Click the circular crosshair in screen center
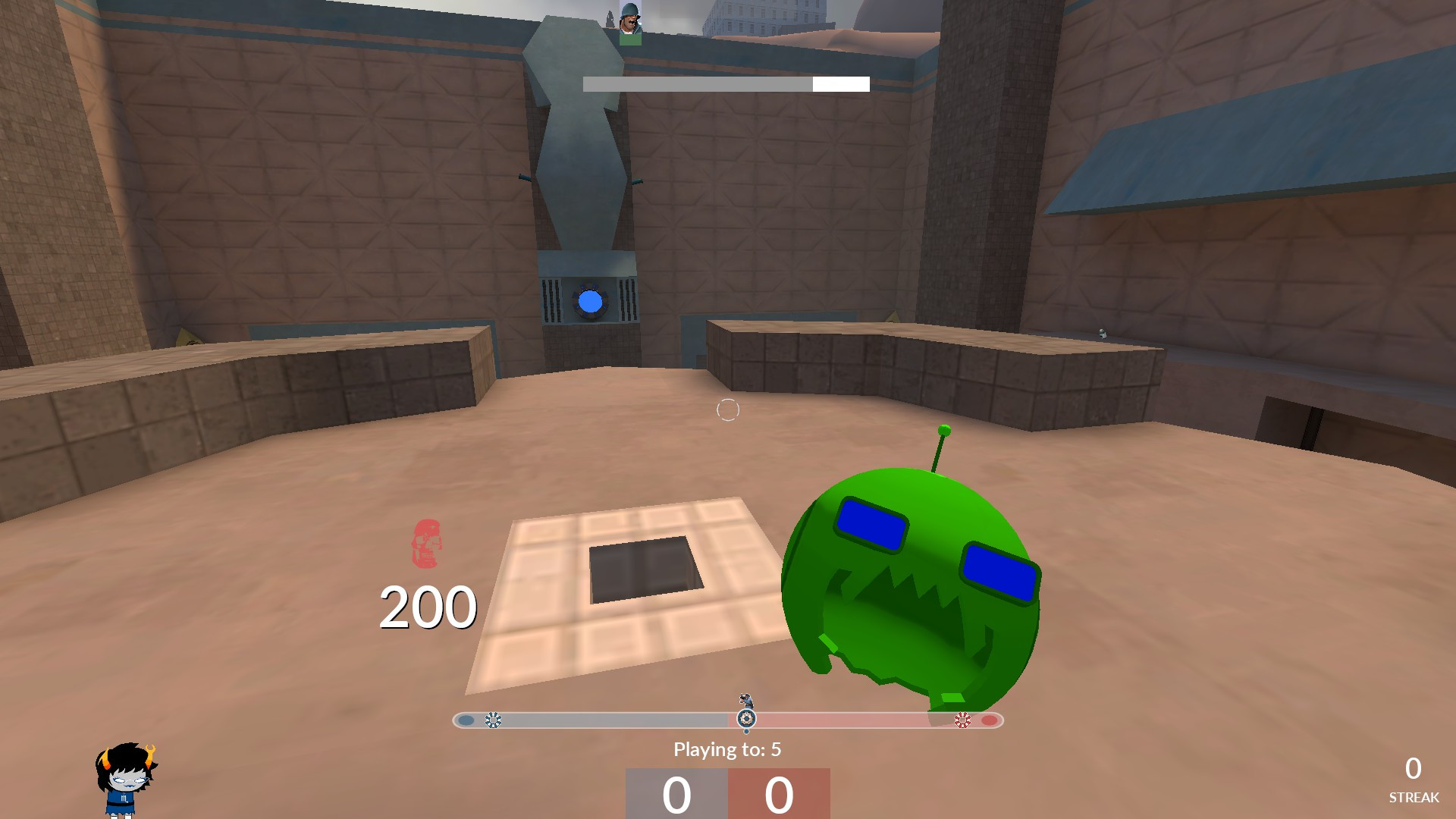The image size is (1456, 819). coord(728,409)
